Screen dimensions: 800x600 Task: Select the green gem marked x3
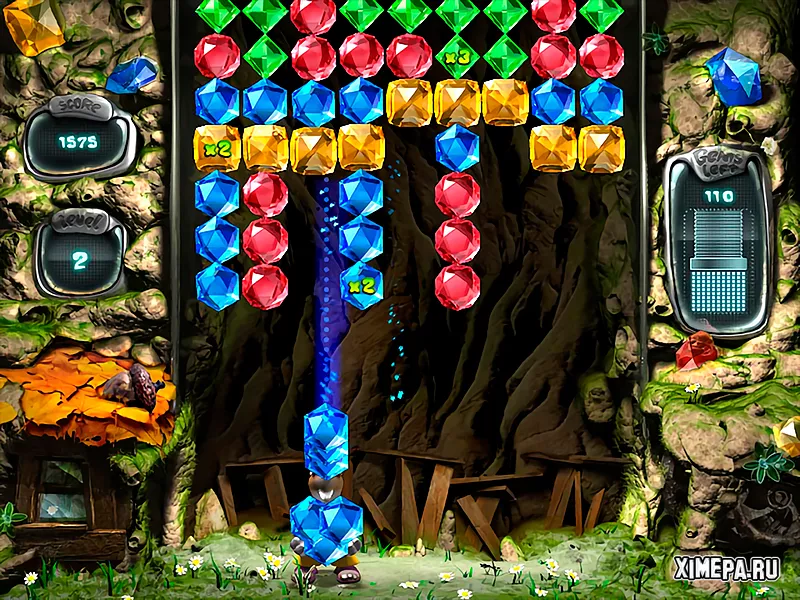pyautogui.click(x=457, y=56)
